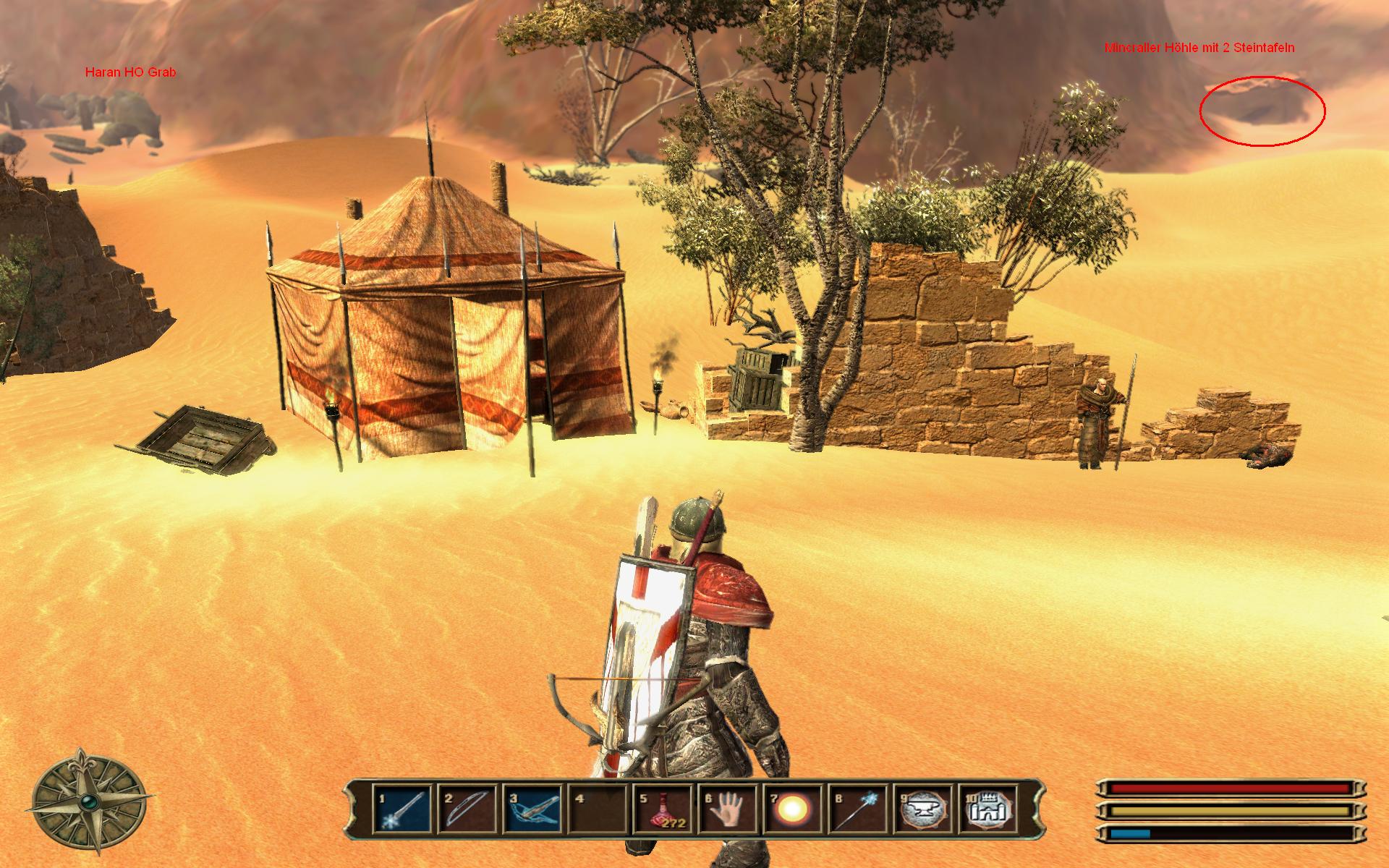Choose the crossbow in slot 3
The image size is (1389, 868).
coord(533,809)
